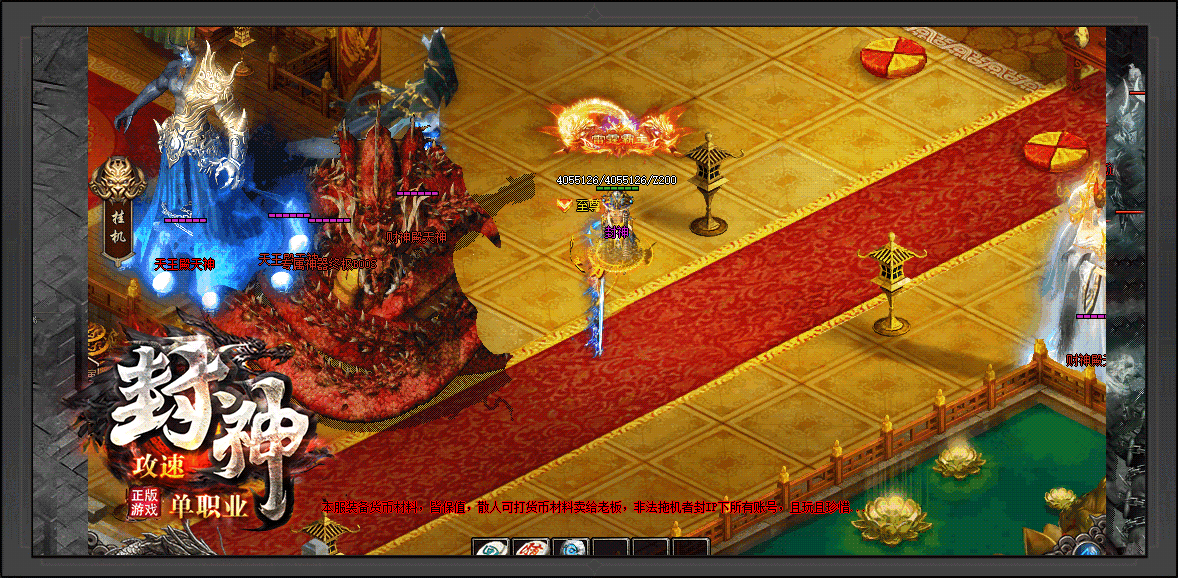Image resolution: width=1178 pixels, height=578 pixels.
Task: Use the red-symbol white stone hotbar item
Action: [530, 549]
